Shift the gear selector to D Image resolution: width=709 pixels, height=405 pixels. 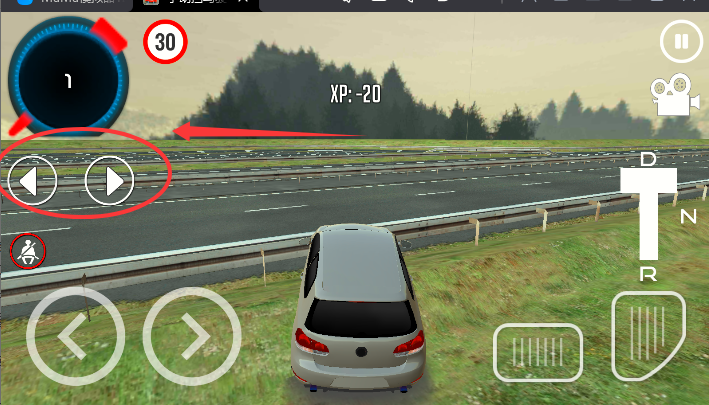point(648,160)
